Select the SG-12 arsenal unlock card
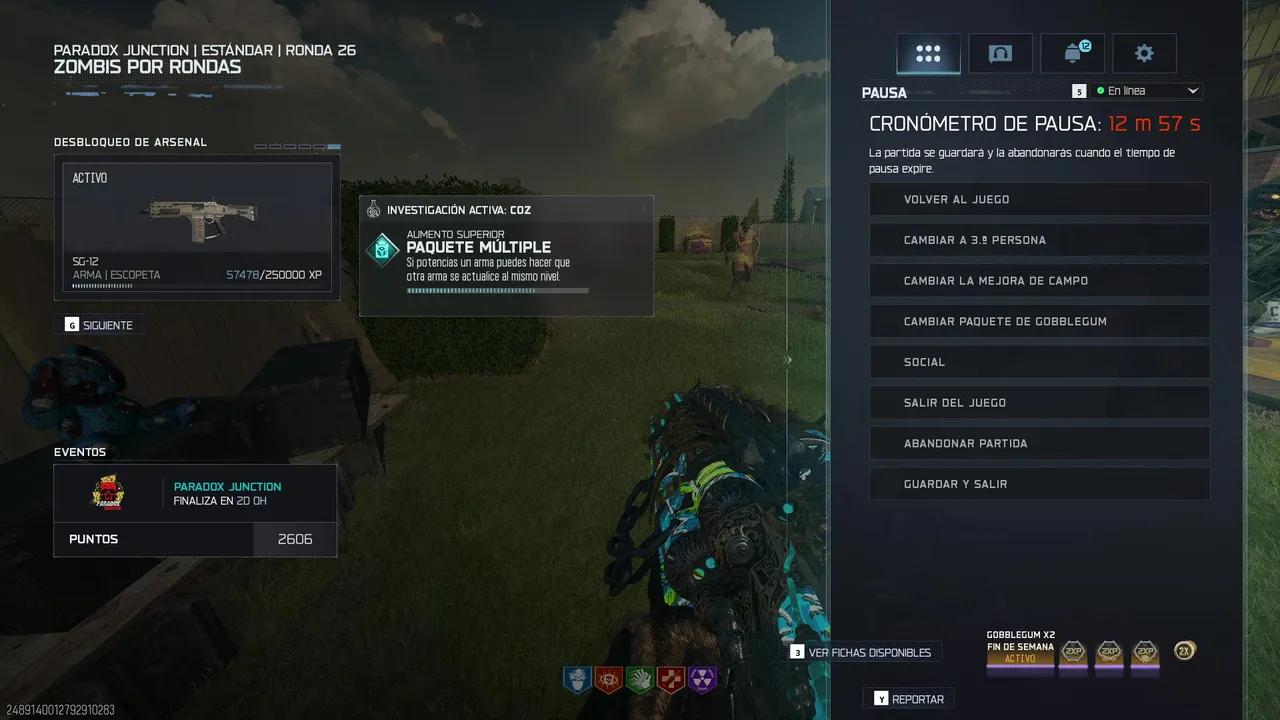This screenshot has height=720, width=1280. pos(197,227)
